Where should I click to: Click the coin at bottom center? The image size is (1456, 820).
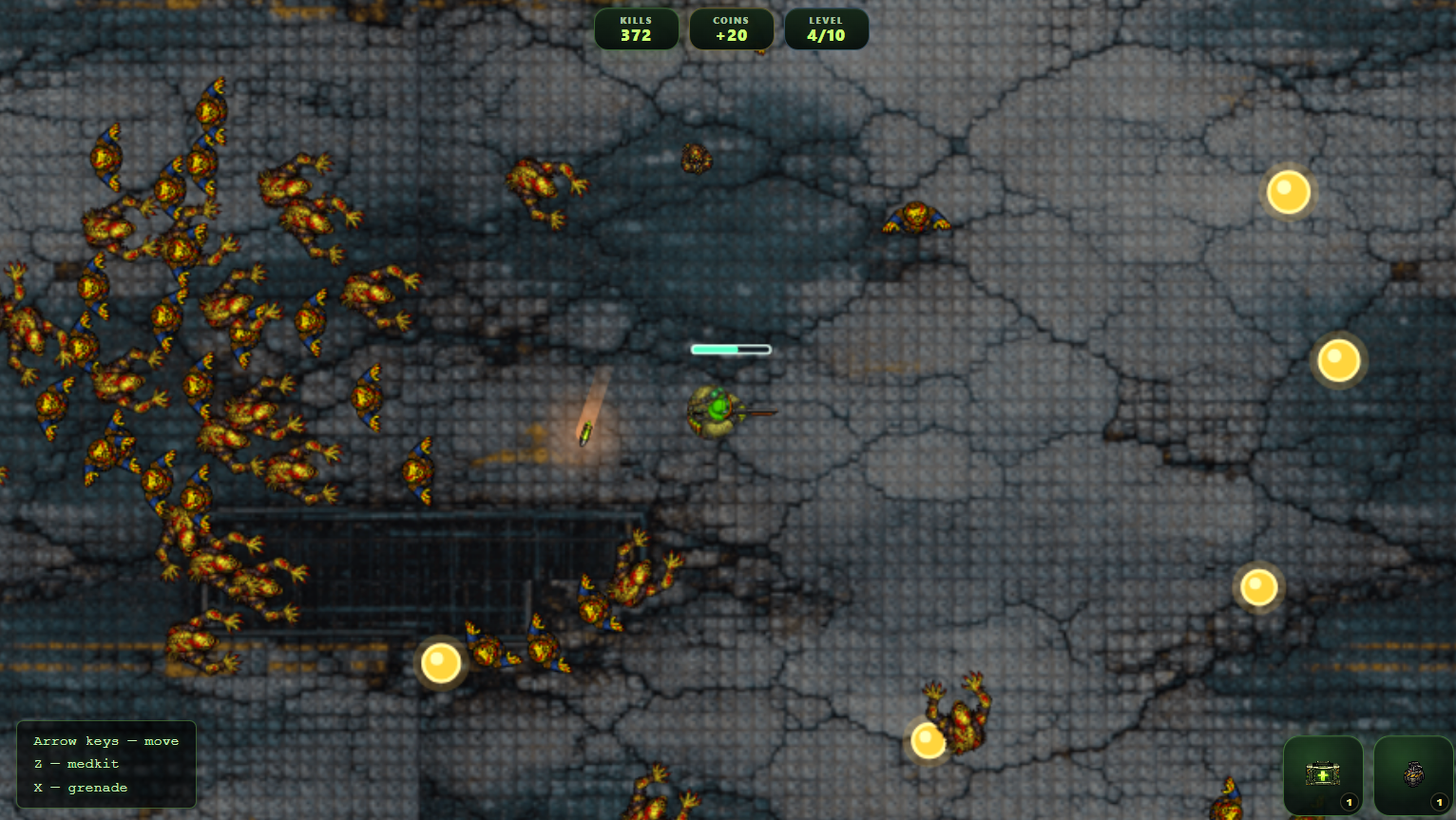pos(926,739)
